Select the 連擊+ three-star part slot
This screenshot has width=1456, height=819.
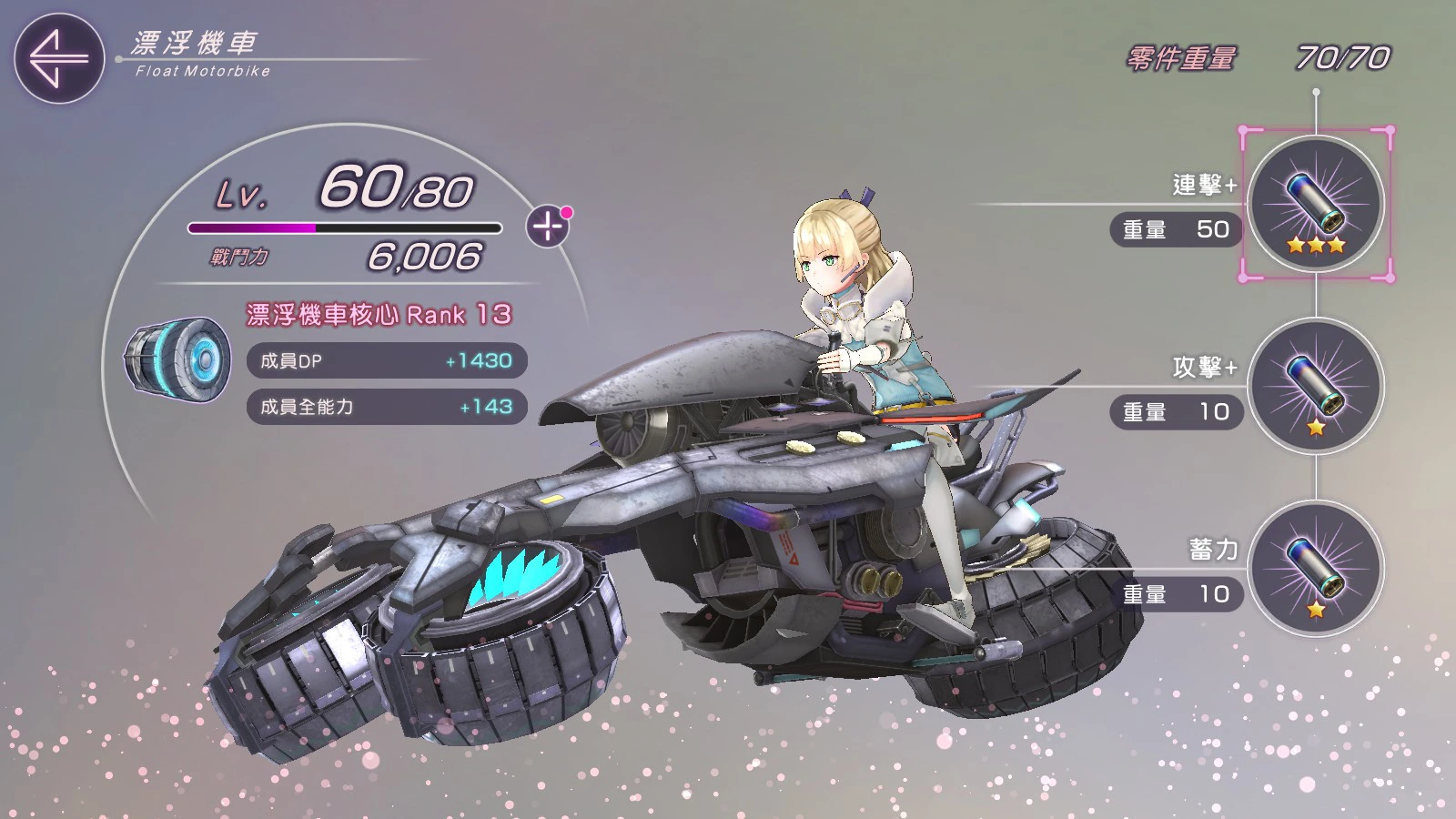[1316, 205]
